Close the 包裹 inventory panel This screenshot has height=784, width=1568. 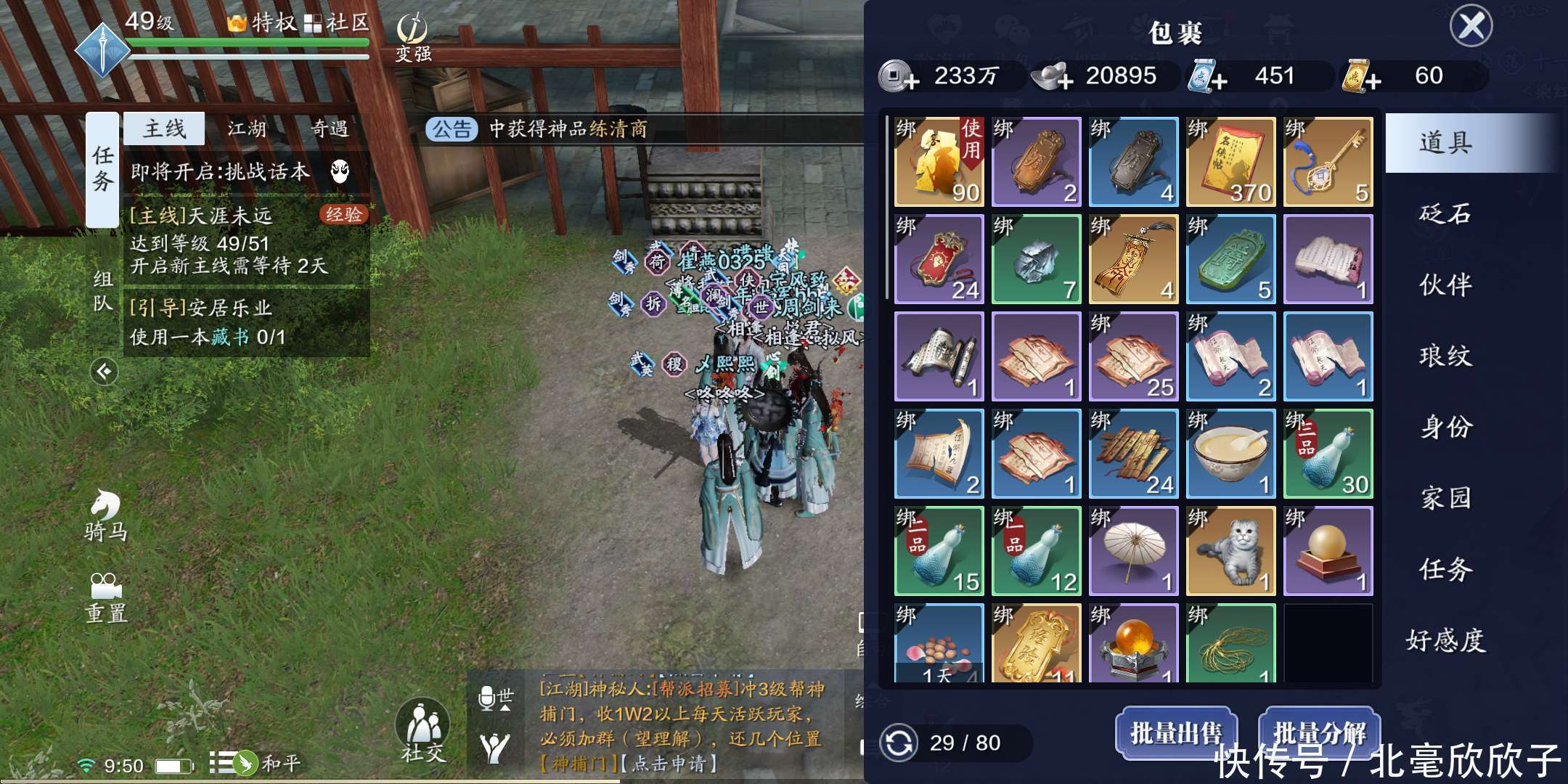point(1471,26)
